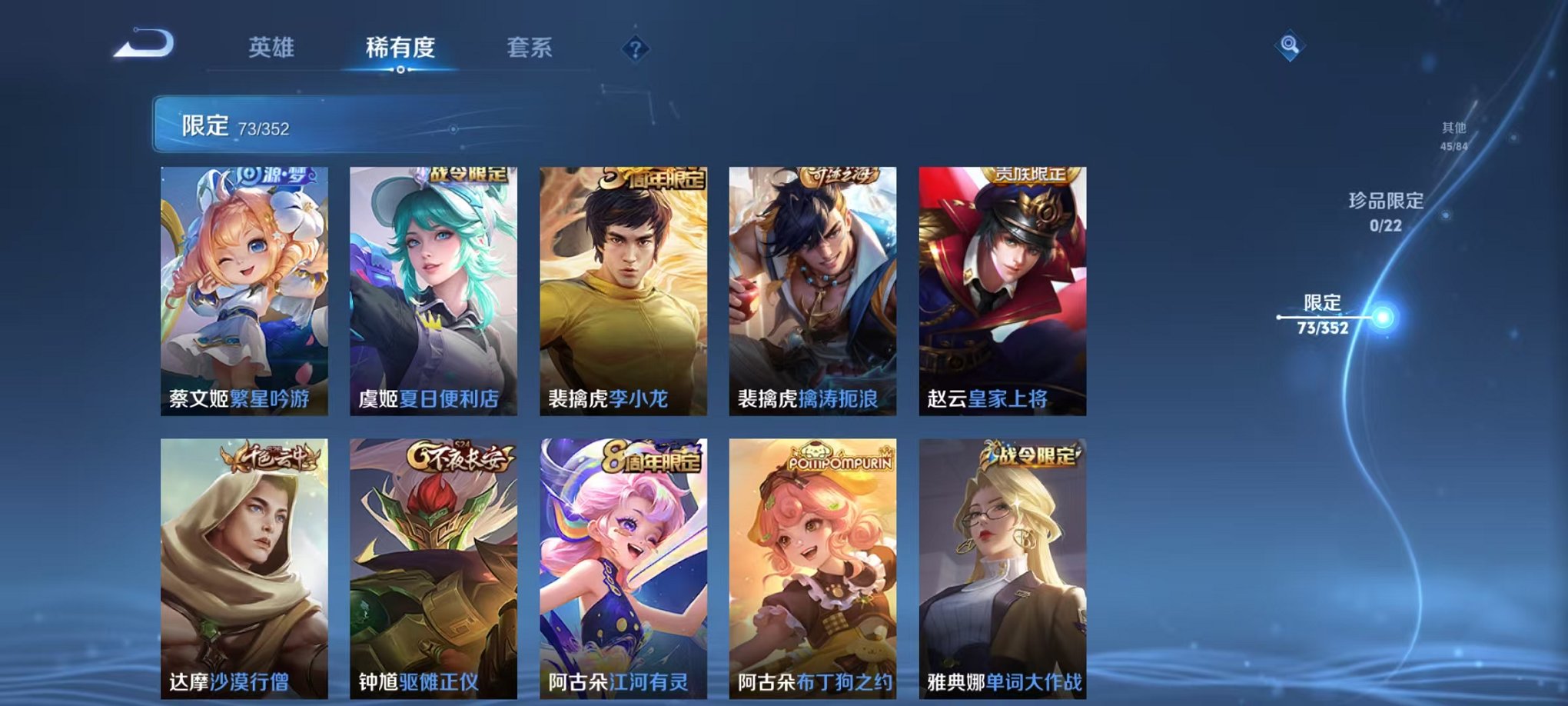Click the 限定 73/352 header banner
This screenshot has height=706, width=1568.
tap(307, 123)
